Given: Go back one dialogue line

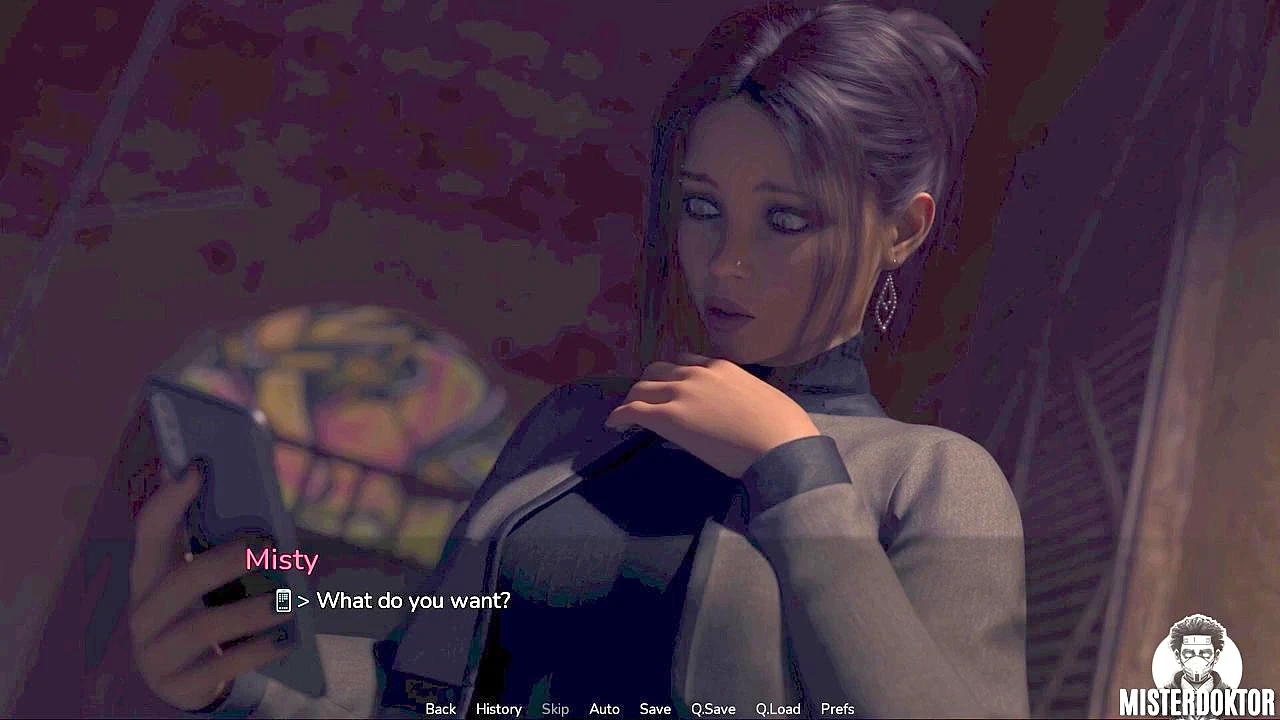Looking at the screenshot, I should pyautogui.click(x=440, y=709).
